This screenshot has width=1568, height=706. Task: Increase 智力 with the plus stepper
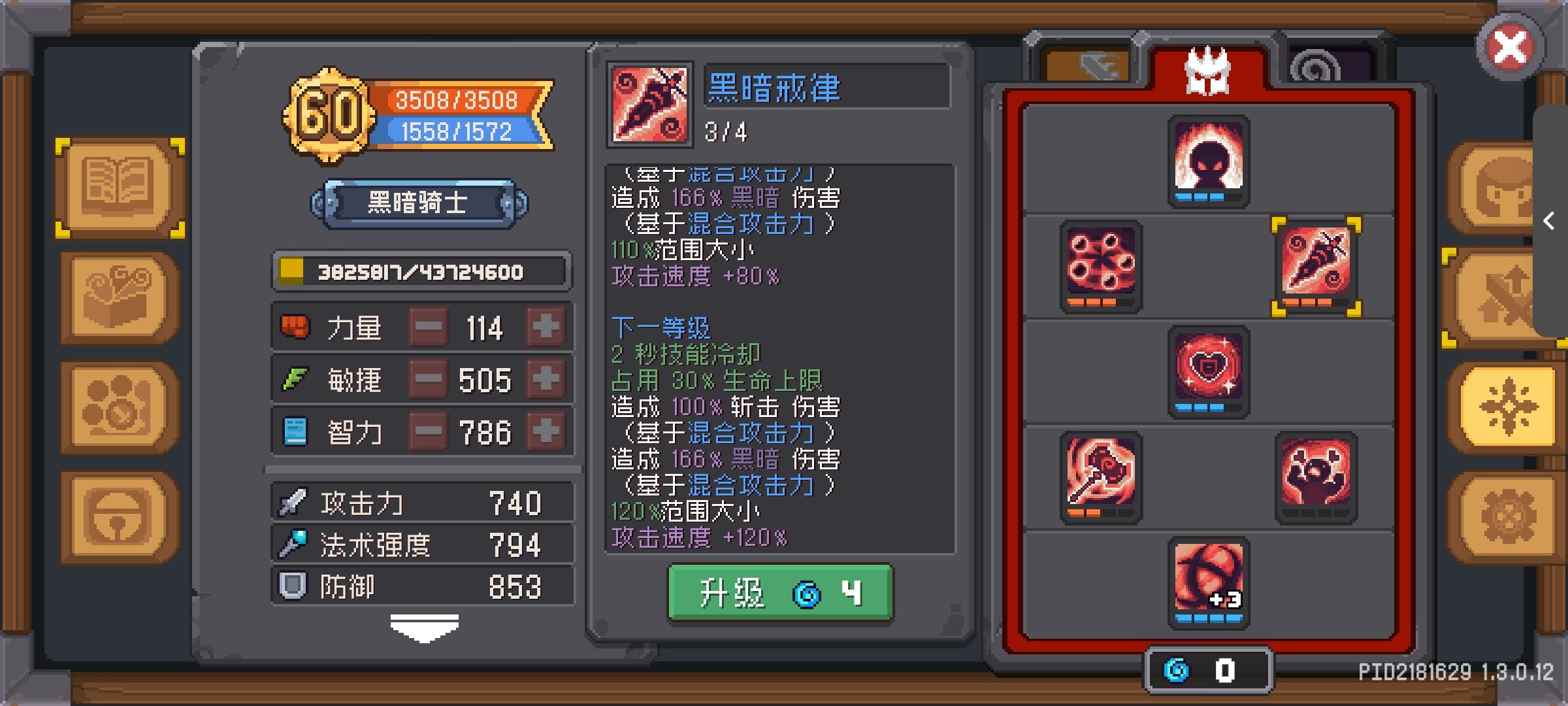click(x=546, y=431)
